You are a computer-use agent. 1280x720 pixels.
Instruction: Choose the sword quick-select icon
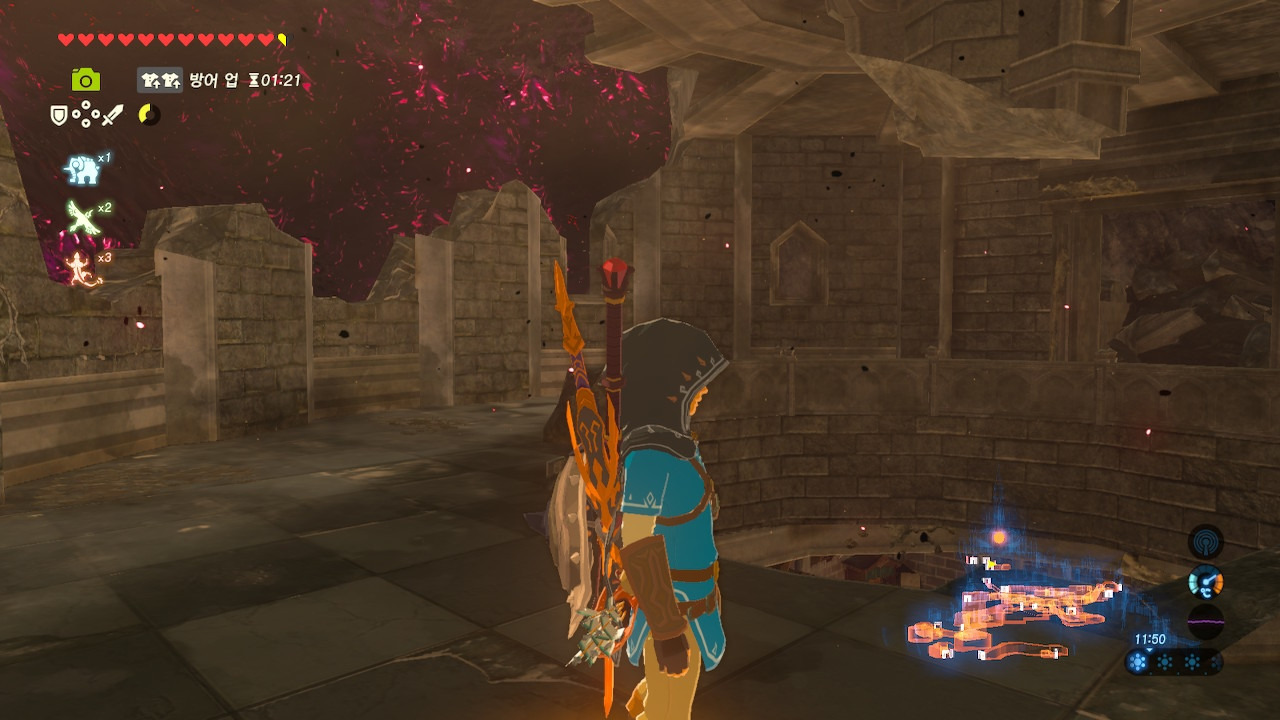(x=112, y=116)
